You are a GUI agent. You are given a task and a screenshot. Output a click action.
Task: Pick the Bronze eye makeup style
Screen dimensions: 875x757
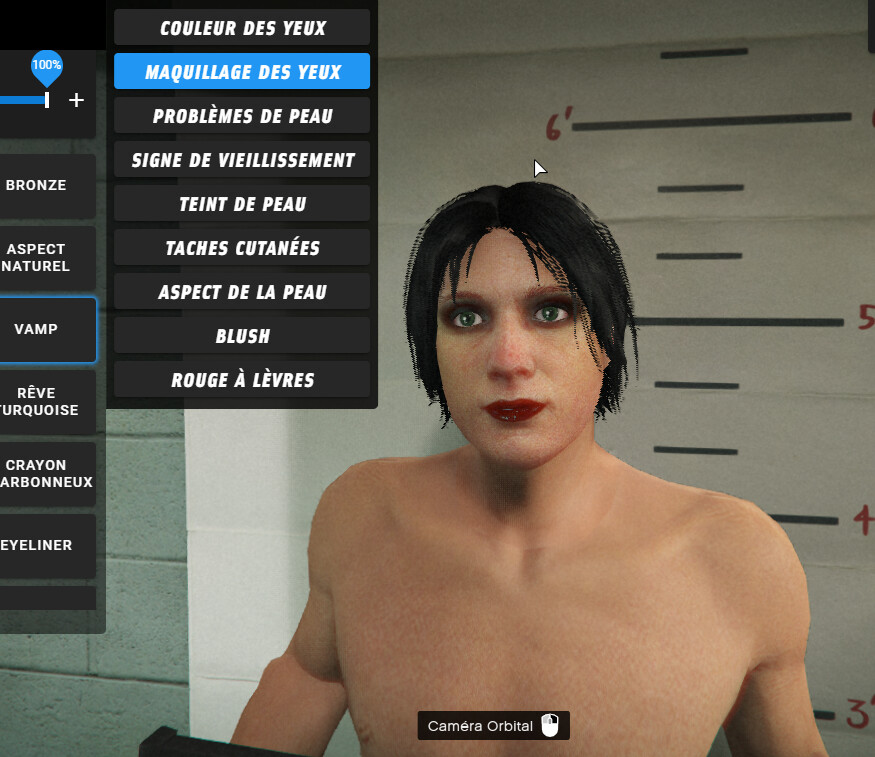point(40,185)
